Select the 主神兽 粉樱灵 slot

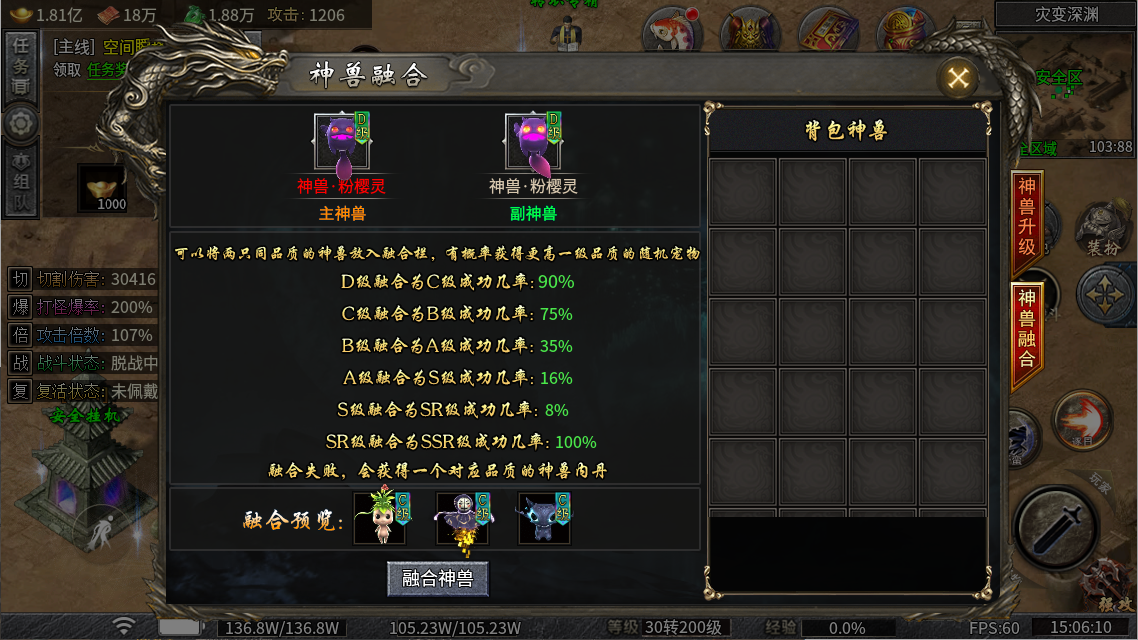pos(342,143)
